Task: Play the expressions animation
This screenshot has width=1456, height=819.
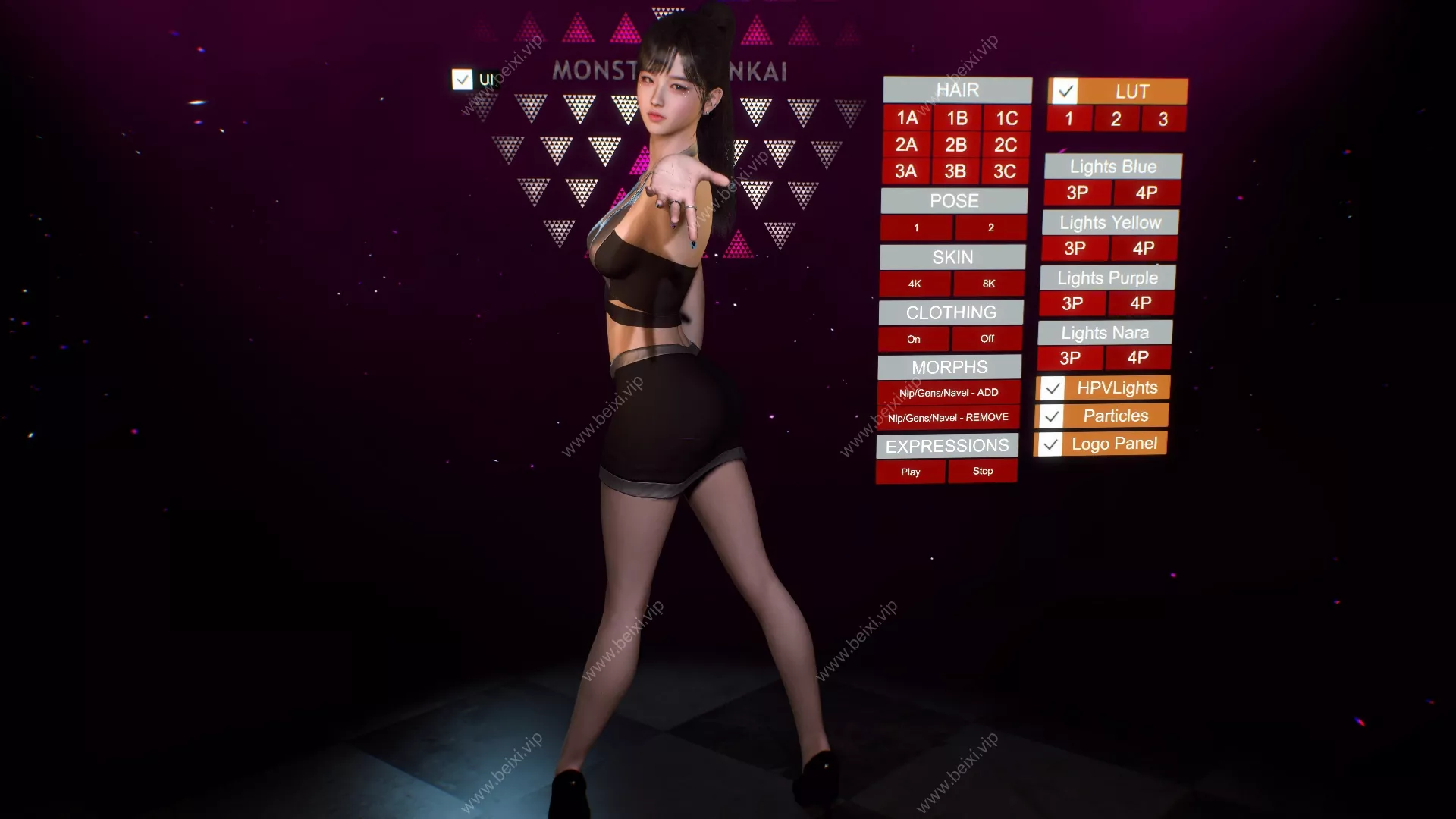Action: point(910,472)
